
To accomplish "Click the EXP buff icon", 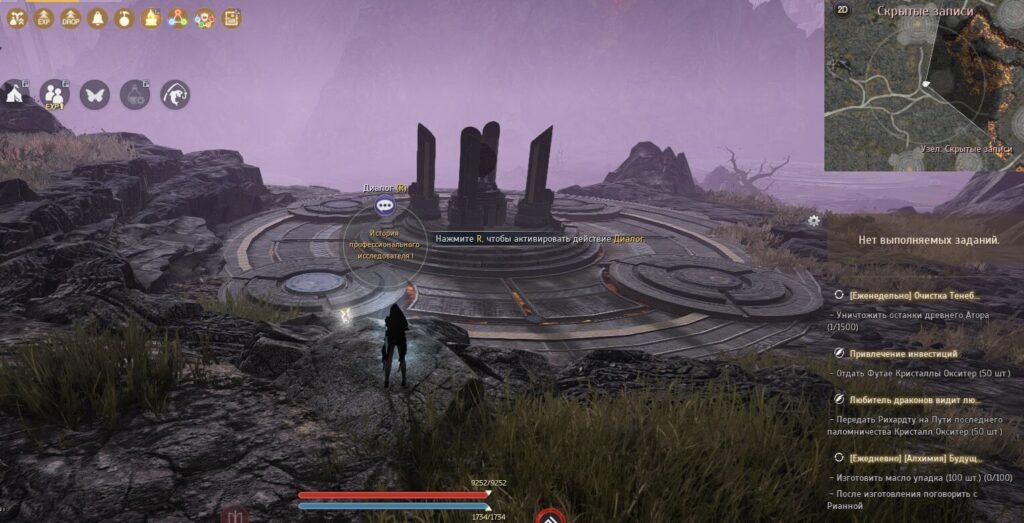I will click(x=44, y=18).
